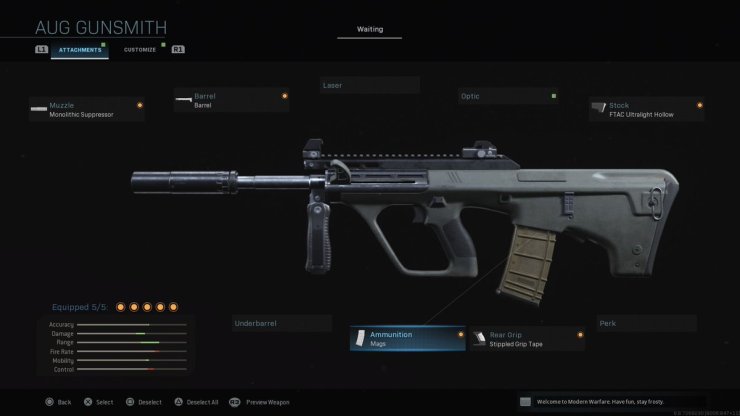Choose Preview Weapon option
740x416 pixels.
coord(264,402)
